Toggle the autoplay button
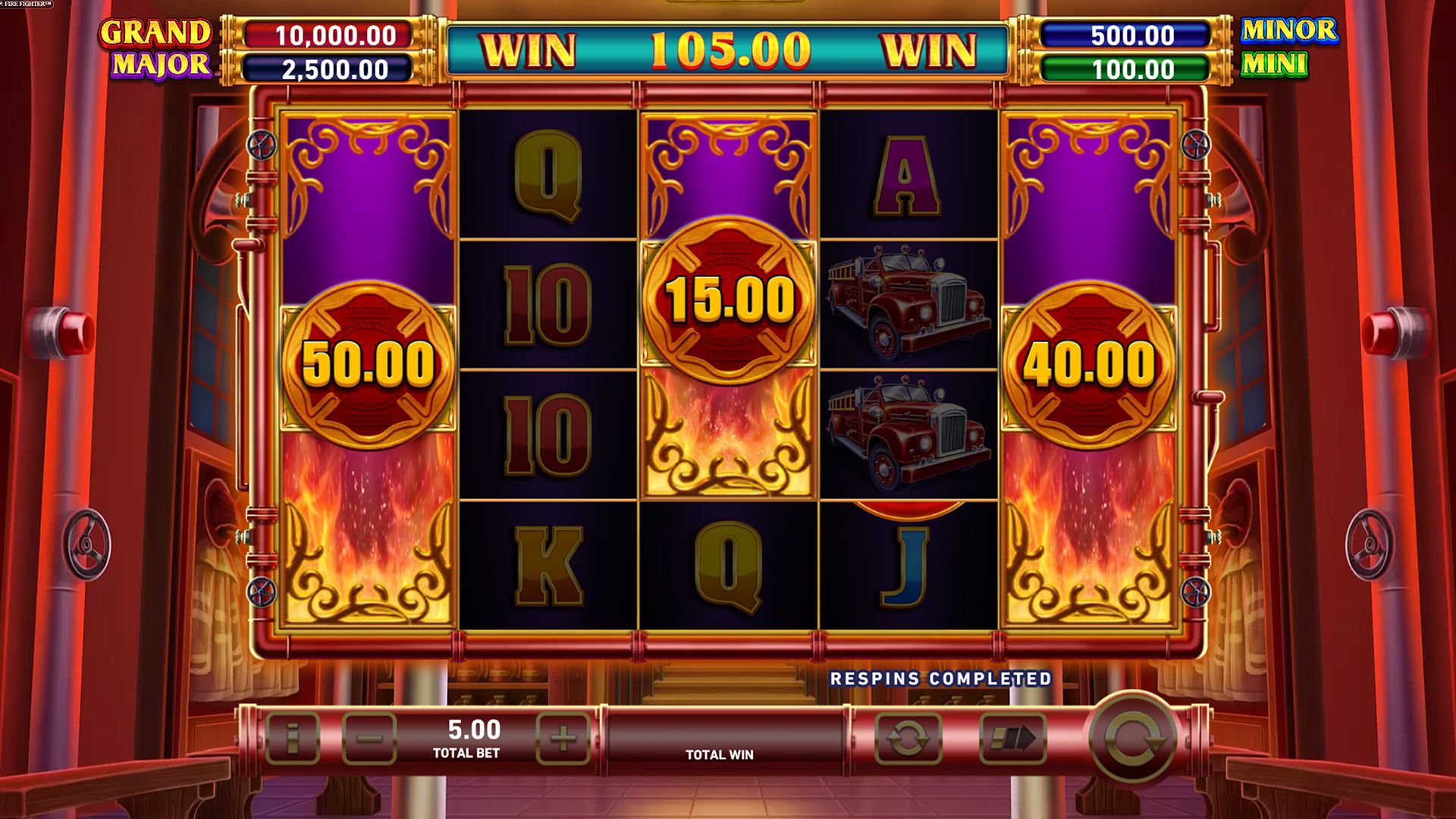This screenshot has height=819, width=1456. (908, 738)
